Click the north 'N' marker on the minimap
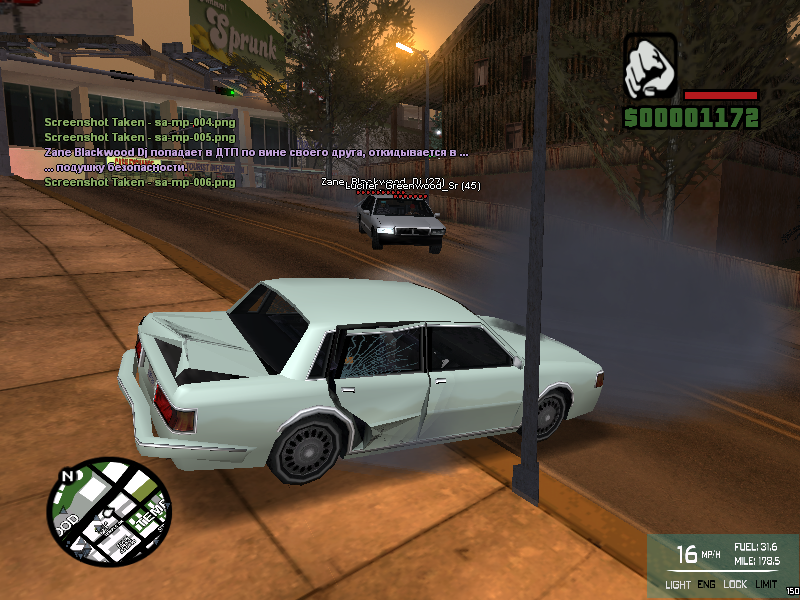 point(68,476)
